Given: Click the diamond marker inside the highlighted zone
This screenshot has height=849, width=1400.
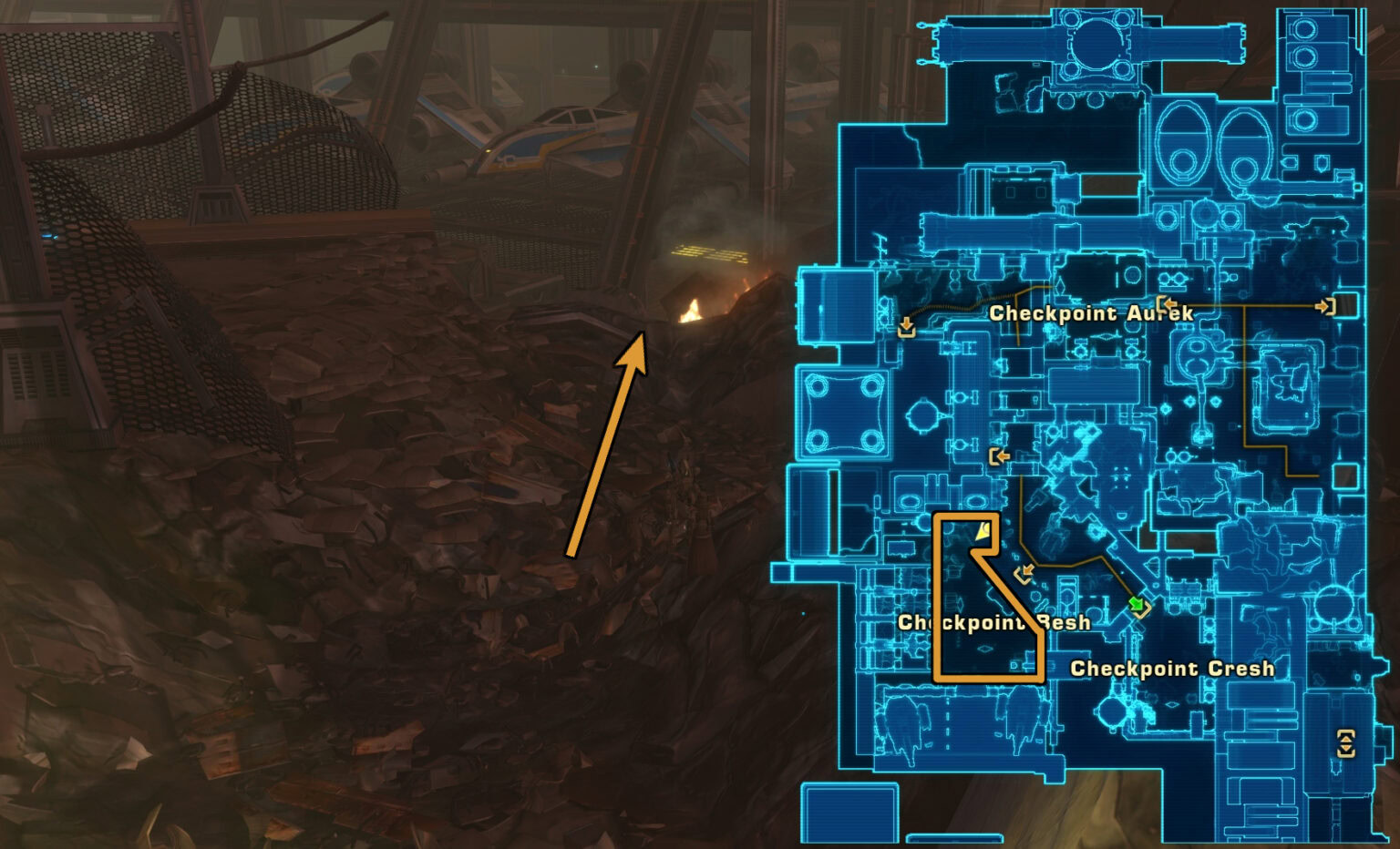Looking at the screenshot, I should [x=984, y=650].
